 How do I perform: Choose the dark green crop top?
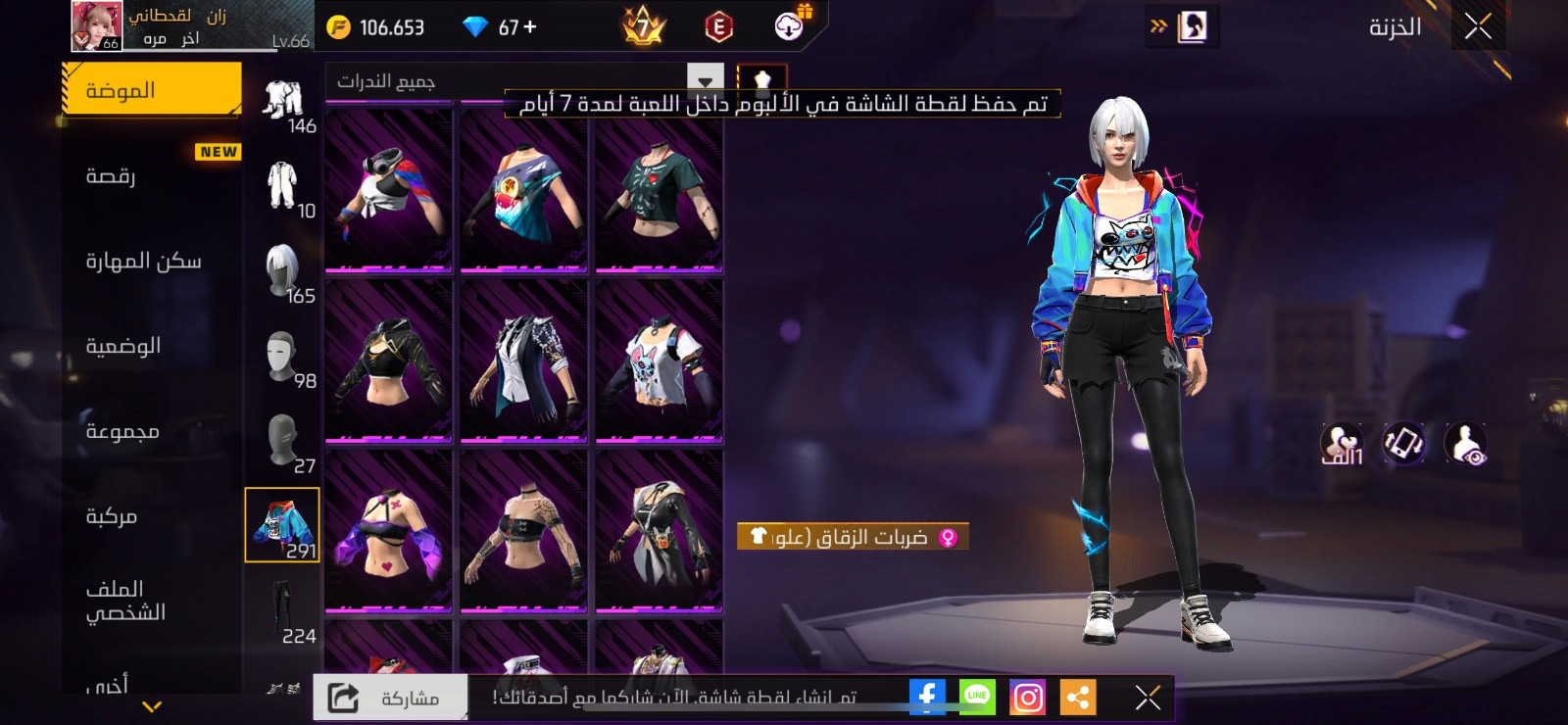659,190
